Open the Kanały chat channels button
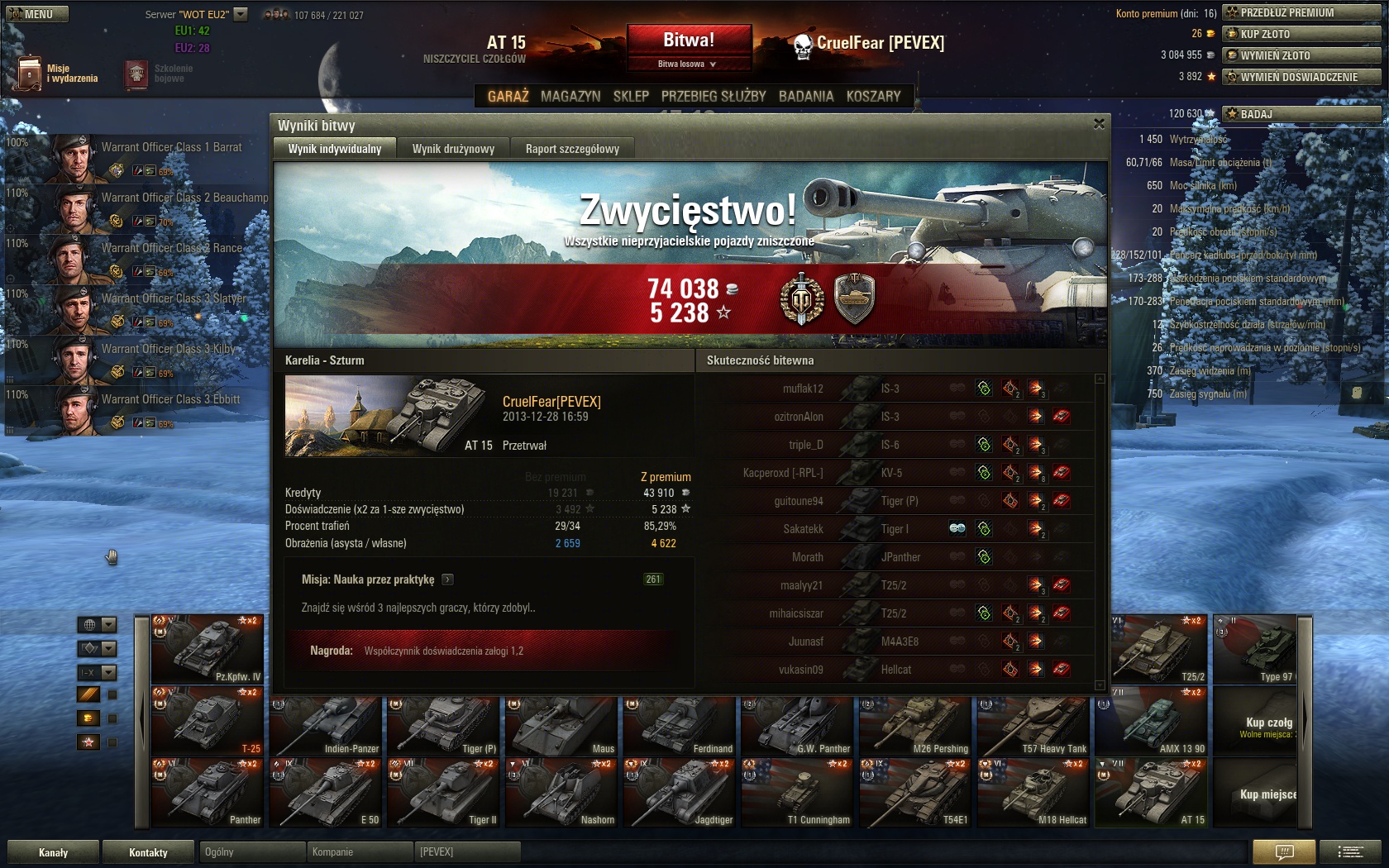1389x868 pixels. coord(54,852)
